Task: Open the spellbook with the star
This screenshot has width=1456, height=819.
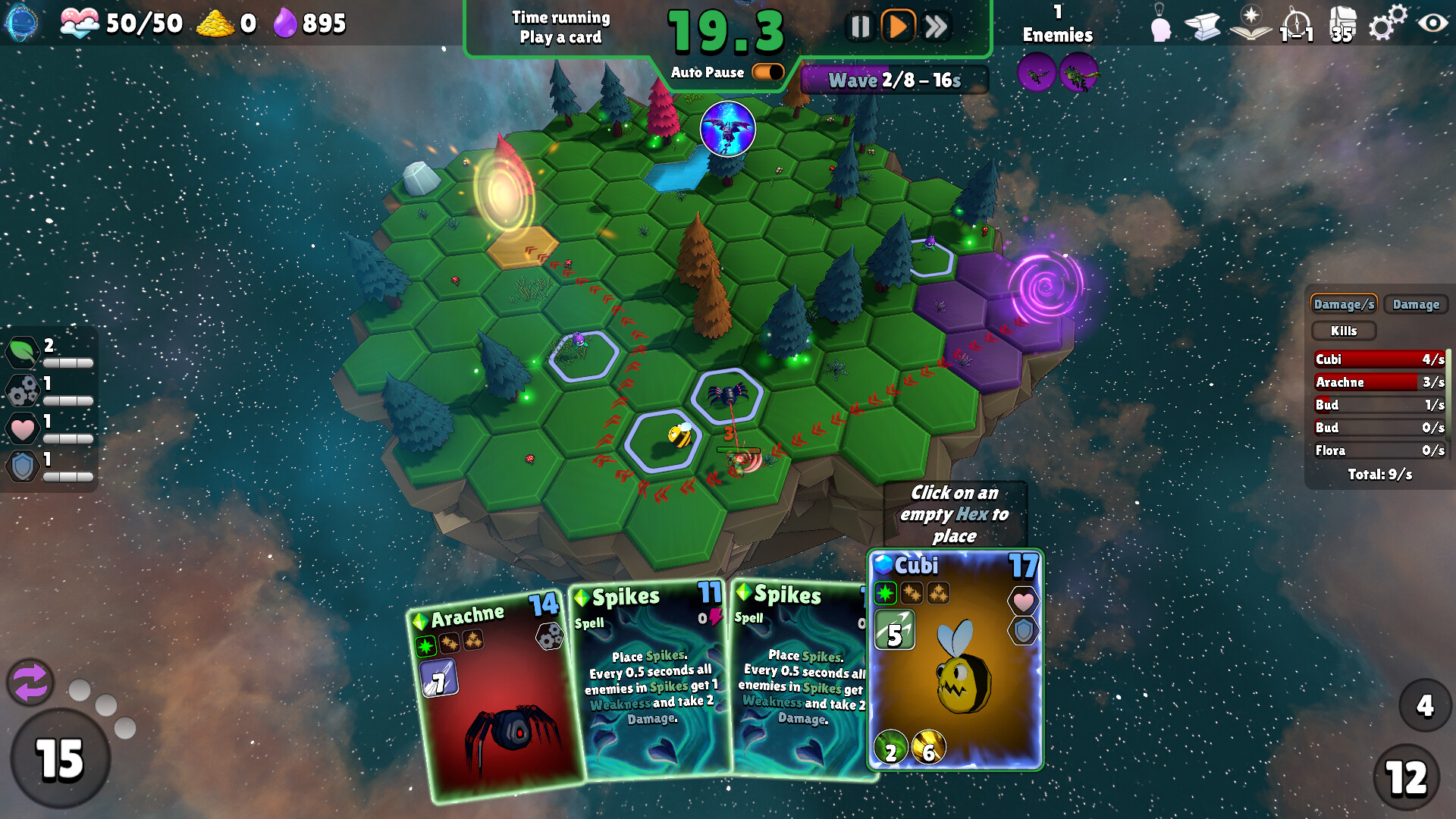Action: point(1249,24)
